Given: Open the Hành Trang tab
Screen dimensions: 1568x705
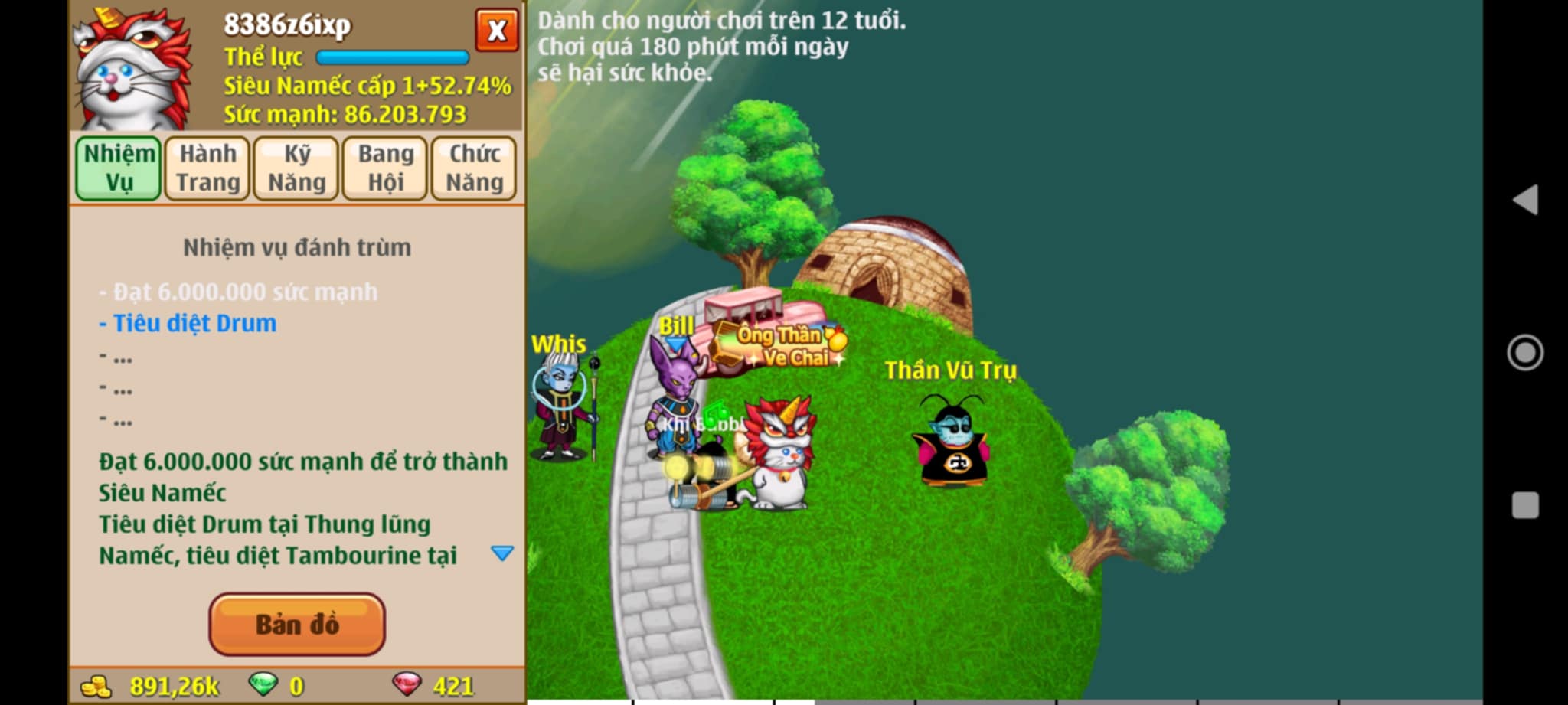Looking at the screenshot, I should pos(207,168).
